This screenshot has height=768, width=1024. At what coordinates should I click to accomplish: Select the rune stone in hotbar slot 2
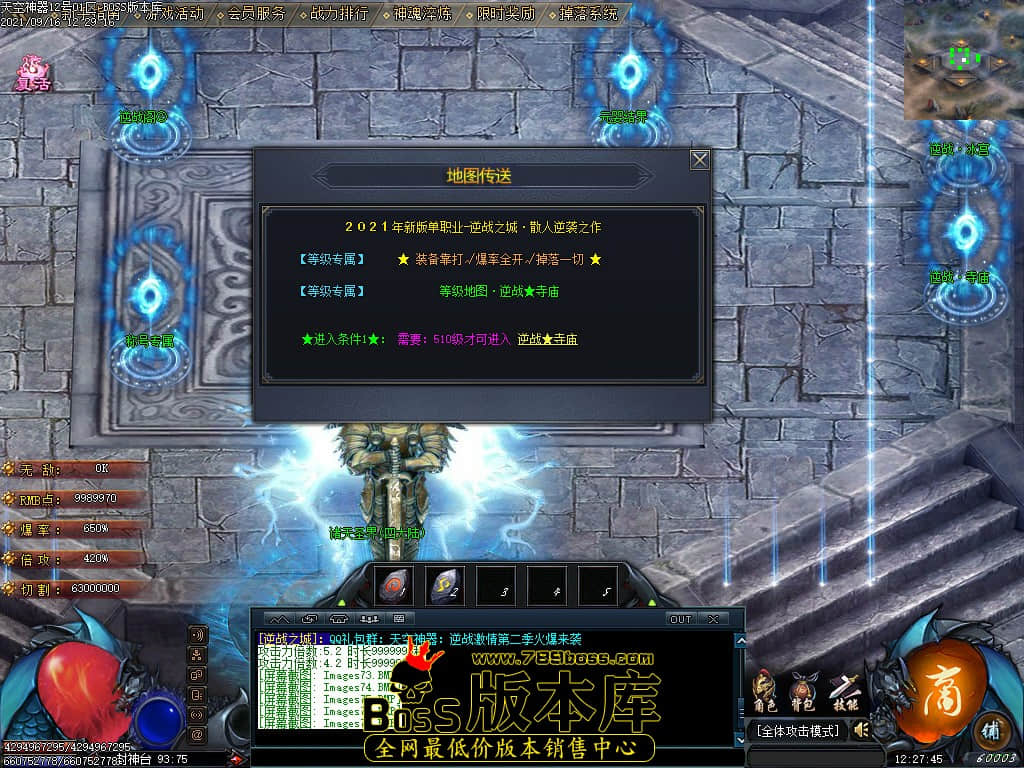(x=444, y=588)
